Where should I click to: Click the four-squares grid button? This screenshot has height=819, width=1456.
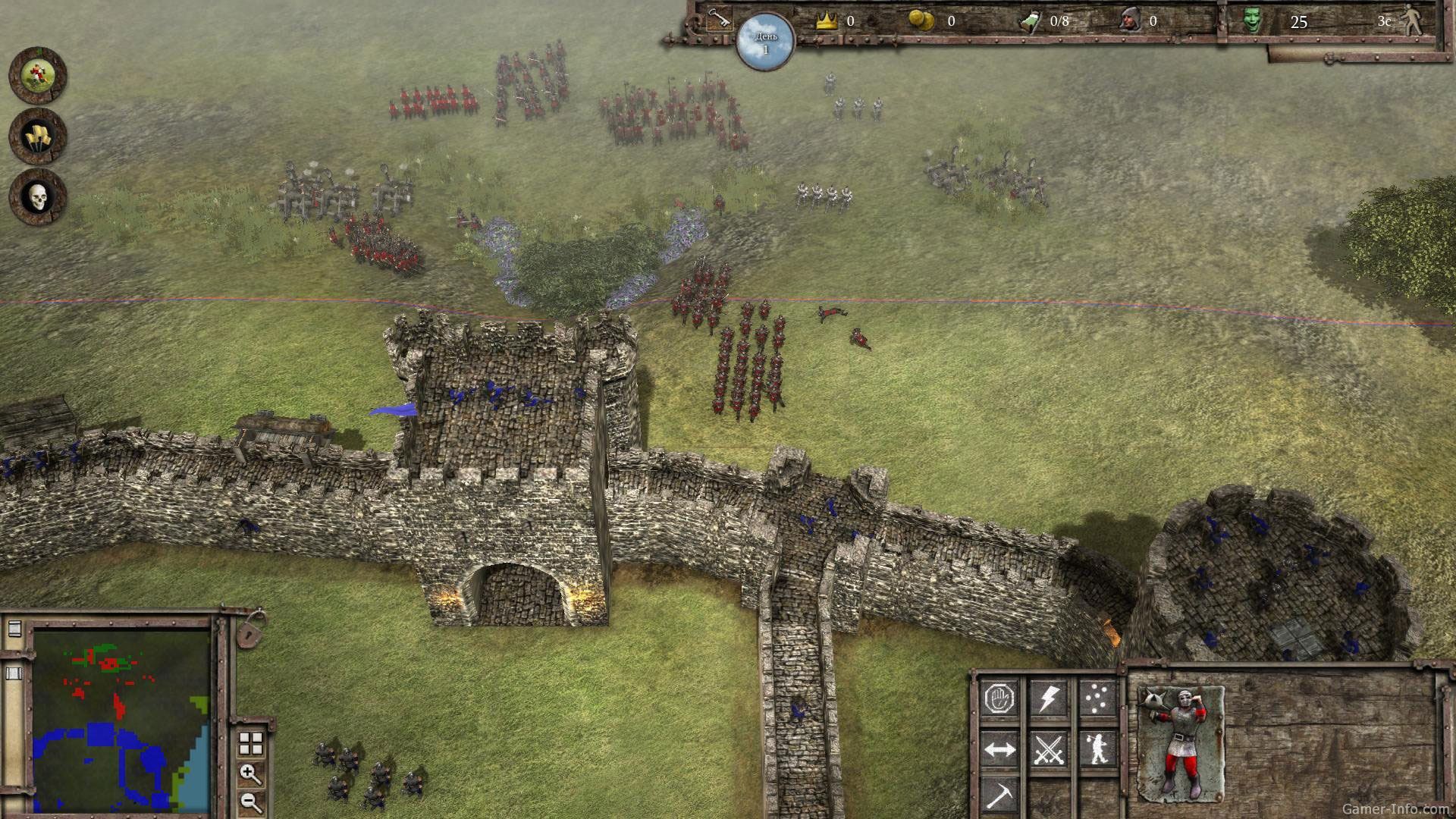click(251, 743)
